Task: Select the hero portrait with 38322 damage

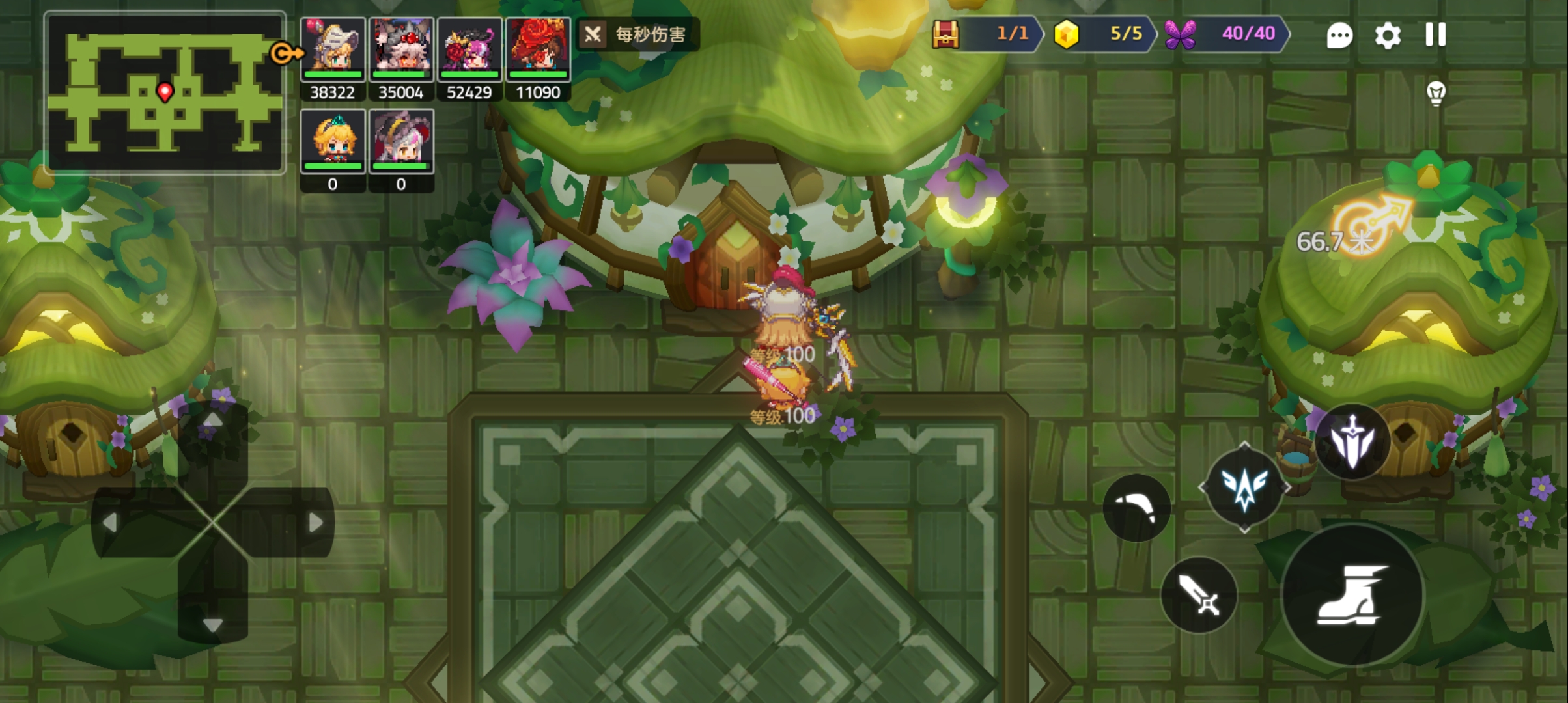Action: 333,50
